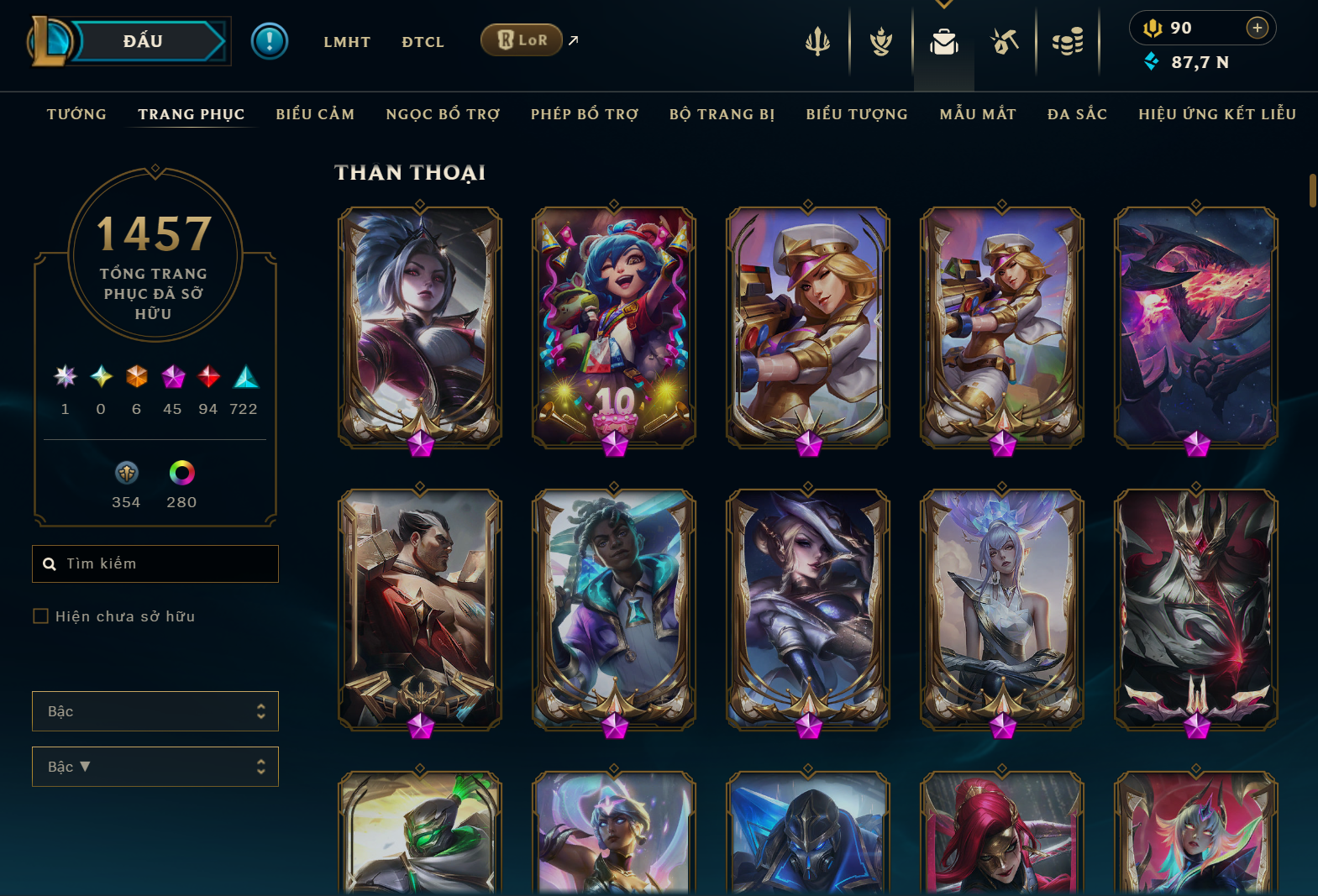
Task: Enable the Hiện chưa sở hữu checkbox
Action: coord(40,616)
